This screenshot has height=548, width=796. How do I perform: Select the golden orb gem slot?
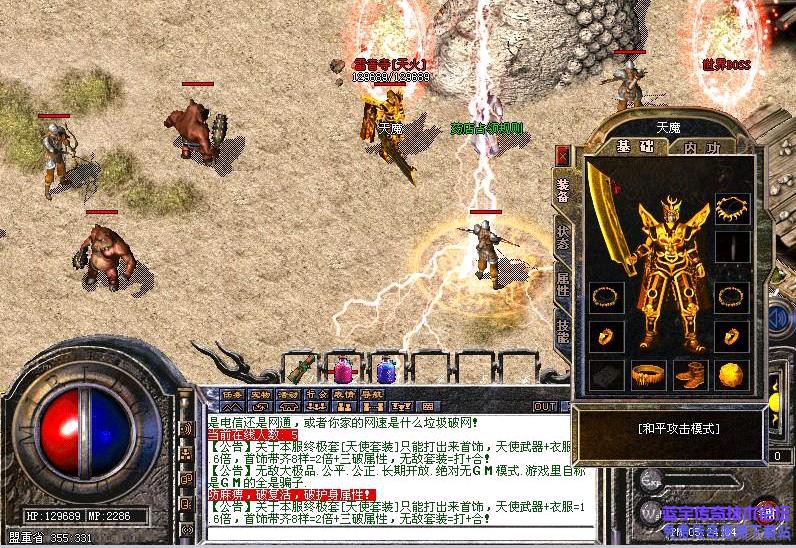pos(731,375)
